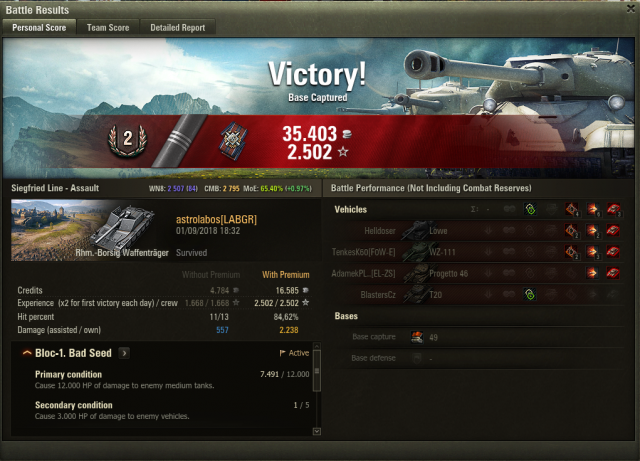Click the Rhm.-Borsig Waffenträger vehicle thumbnail

click(74, 229)
